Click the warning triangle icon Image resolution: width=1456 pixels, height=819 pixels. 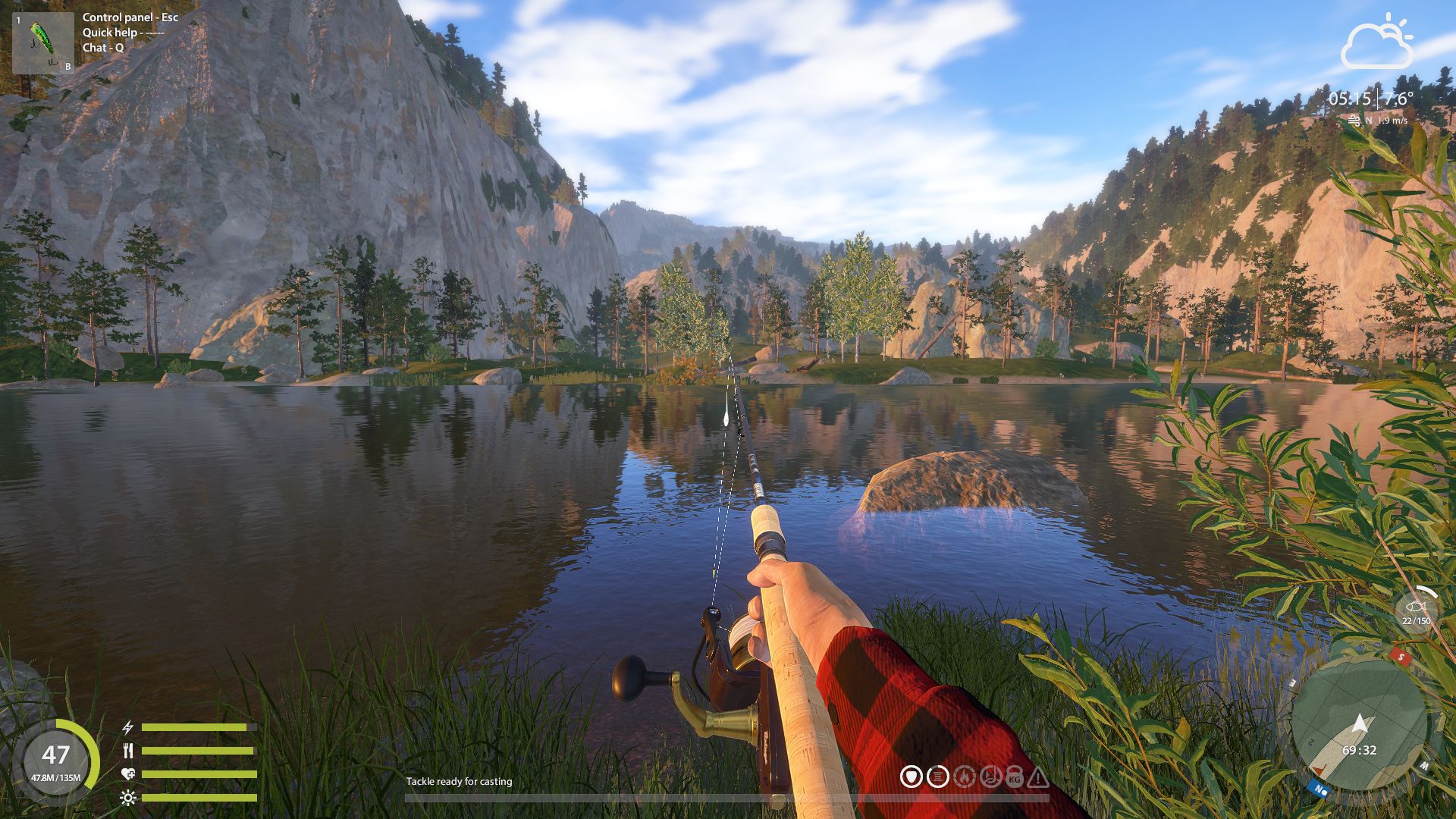tap(1038, 777)
